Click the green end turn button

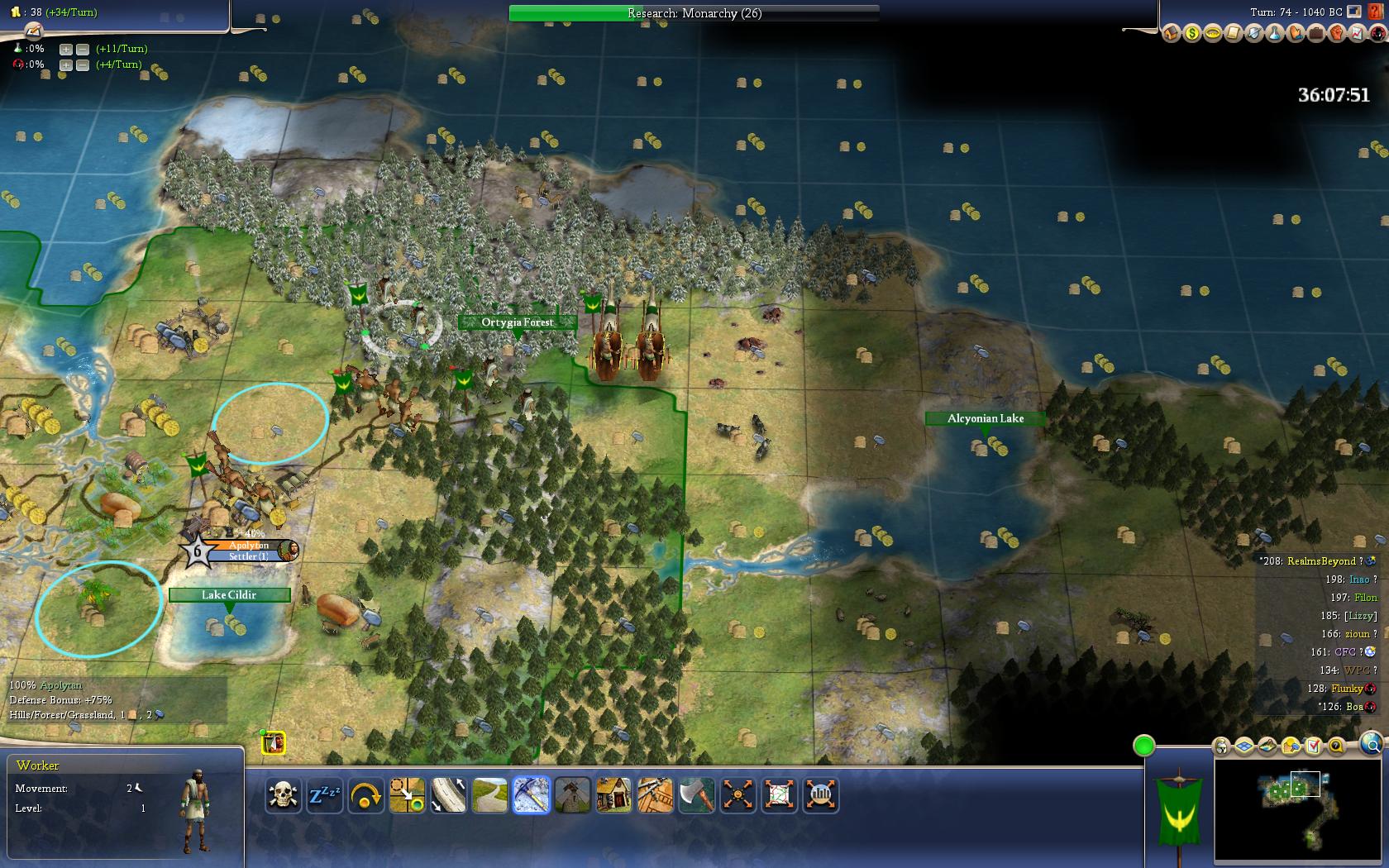(x=1143, y=746)
